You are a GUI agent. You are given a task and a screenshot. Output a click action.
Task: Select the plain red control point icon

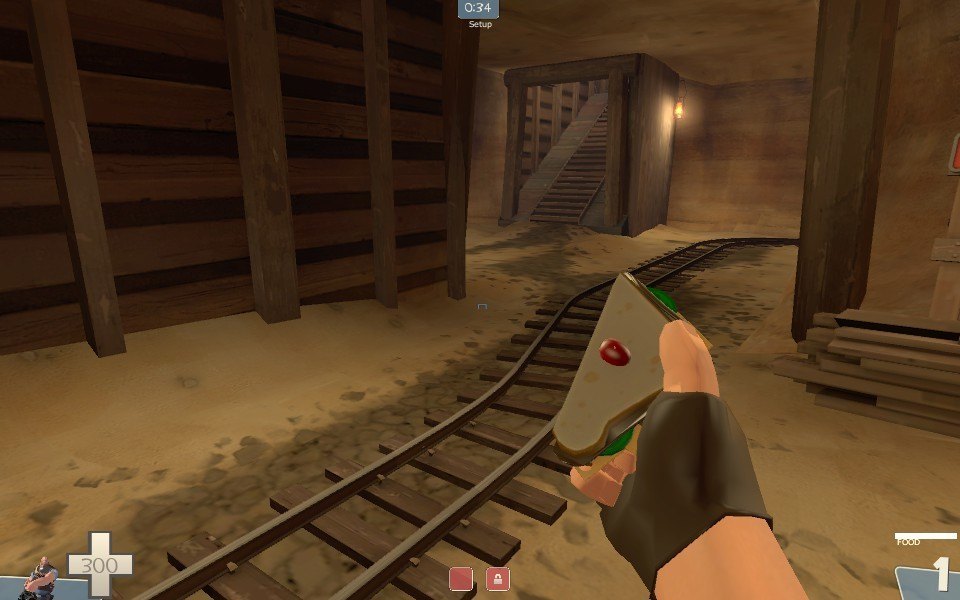pyautogui.click(x=460, y=578)
